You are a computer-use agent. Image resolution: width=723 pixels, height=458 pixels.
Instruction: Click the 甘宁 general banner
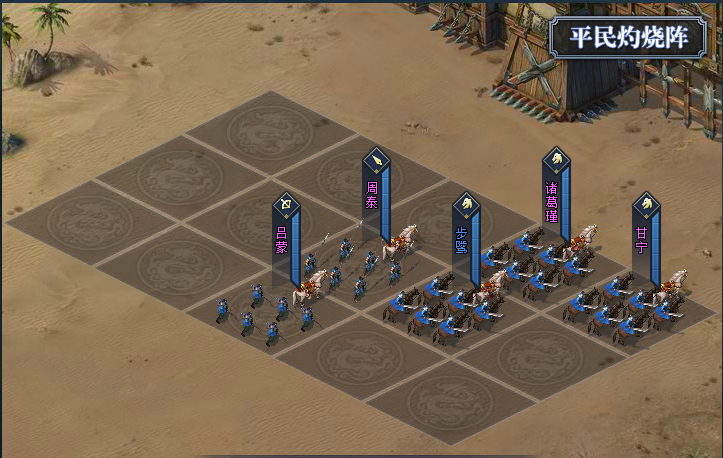(645, 240)
